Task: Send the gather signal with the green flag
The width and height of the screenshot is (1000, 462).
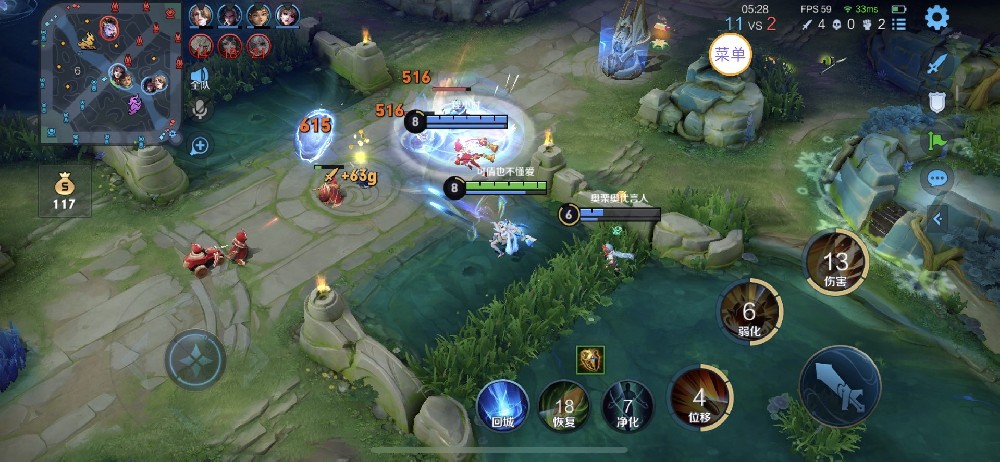Action: pyautogui.click(x=937, y=141)
